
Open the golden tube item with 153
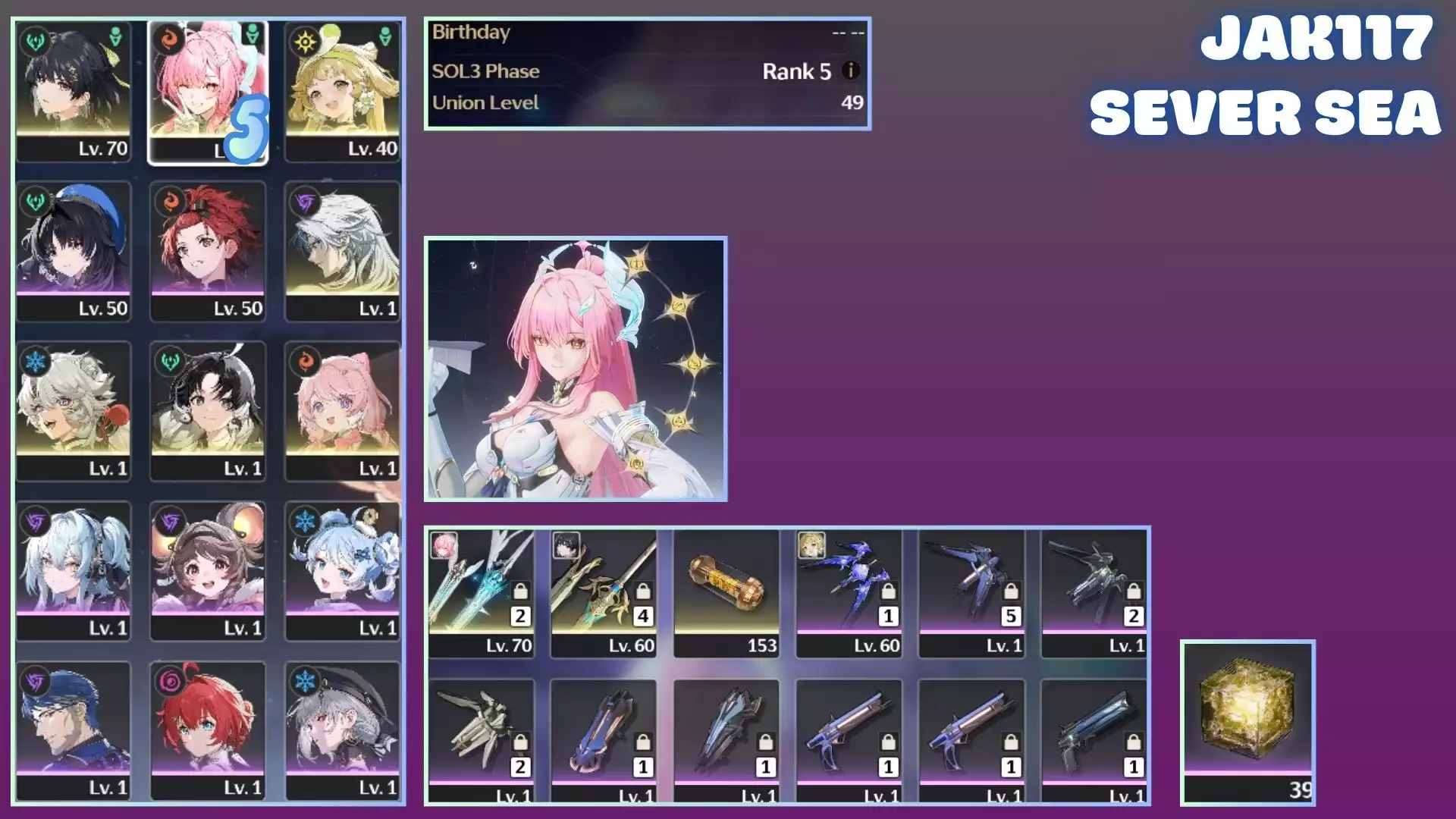pos(726,592)
